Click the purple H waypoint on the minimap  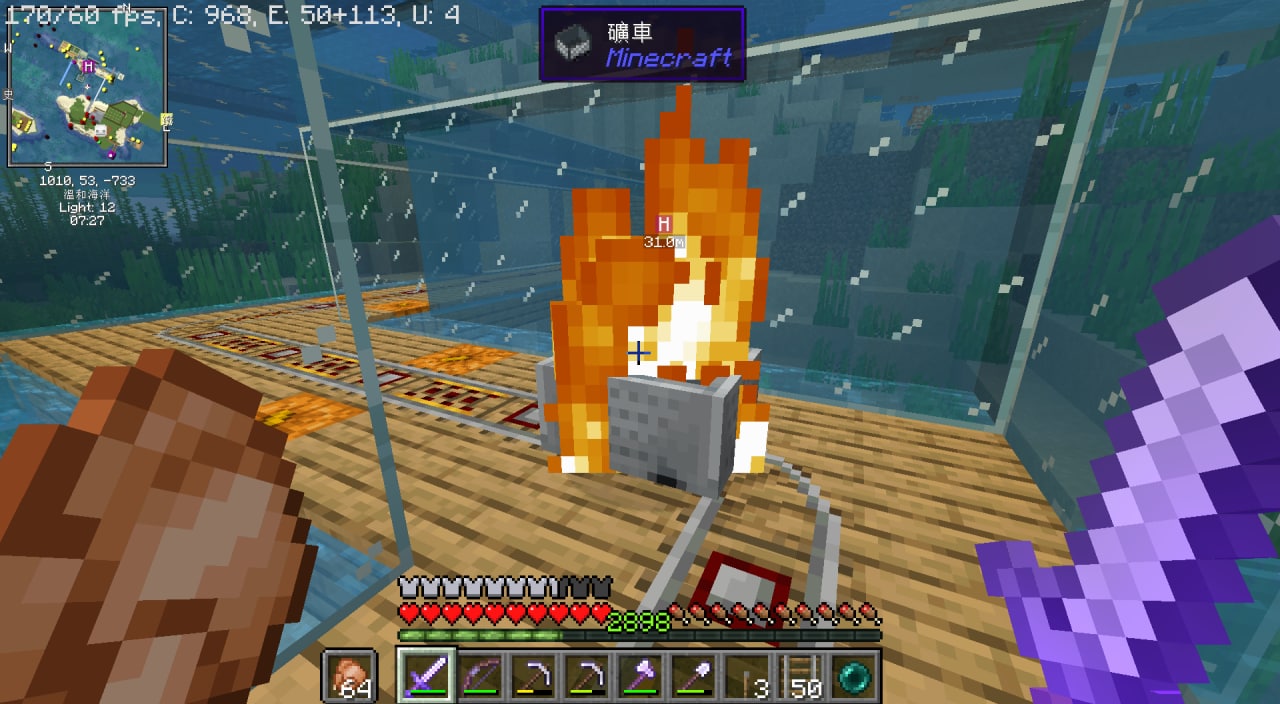(89, 66)
